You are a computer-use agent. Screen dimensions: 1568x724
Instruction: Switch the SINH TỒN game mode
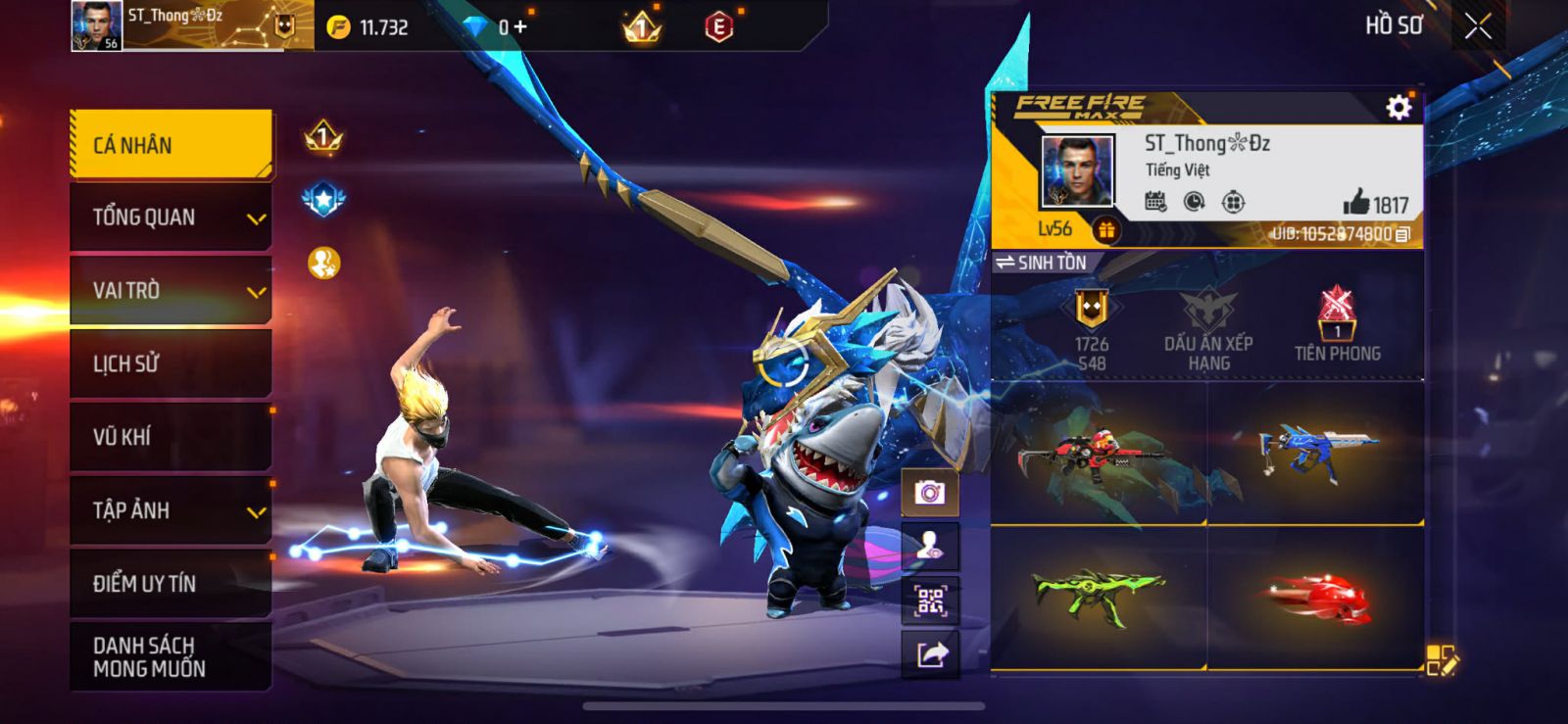[x=1042, y=263]
